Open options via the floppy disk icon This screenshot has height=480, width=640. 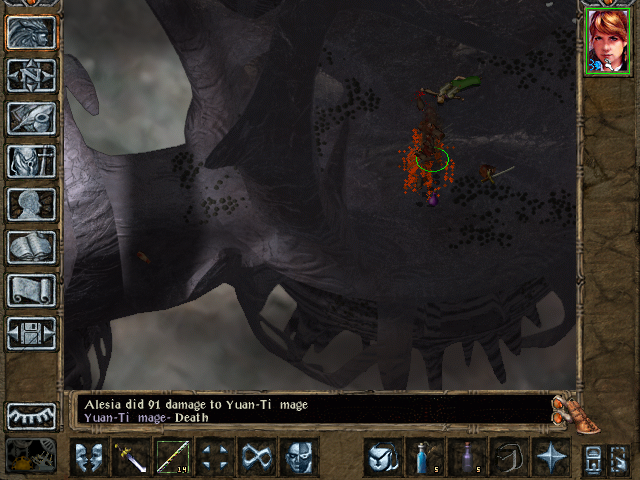pyautogui.click(x=31, y=333)
